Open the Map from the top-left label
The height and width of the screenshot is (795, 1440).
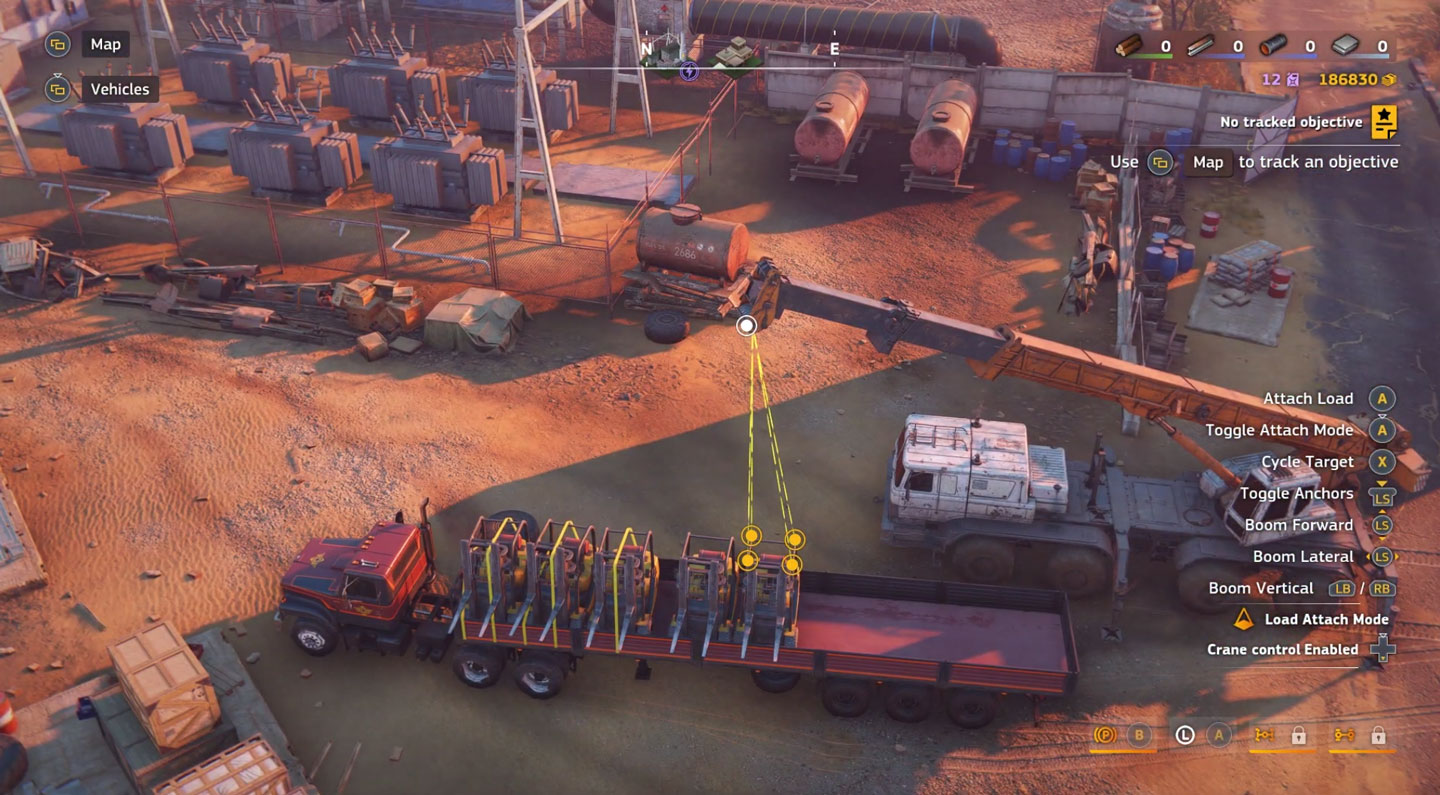pyautogui.click(x=105, y=44)
